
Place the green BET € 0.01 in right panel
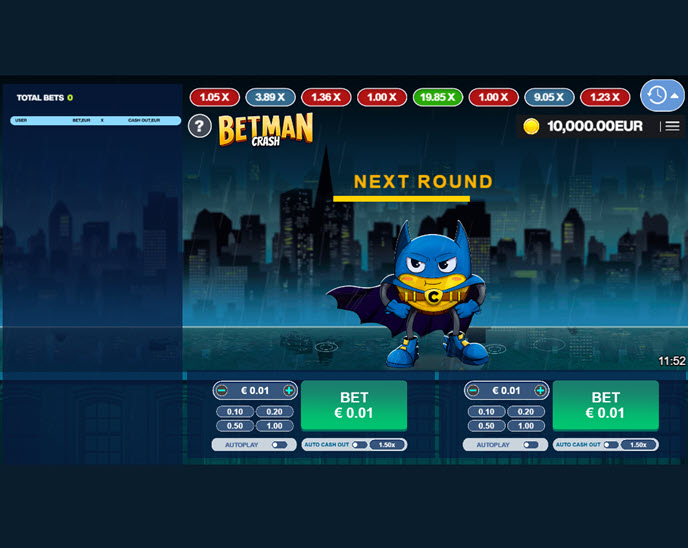[x=605, y=405]
